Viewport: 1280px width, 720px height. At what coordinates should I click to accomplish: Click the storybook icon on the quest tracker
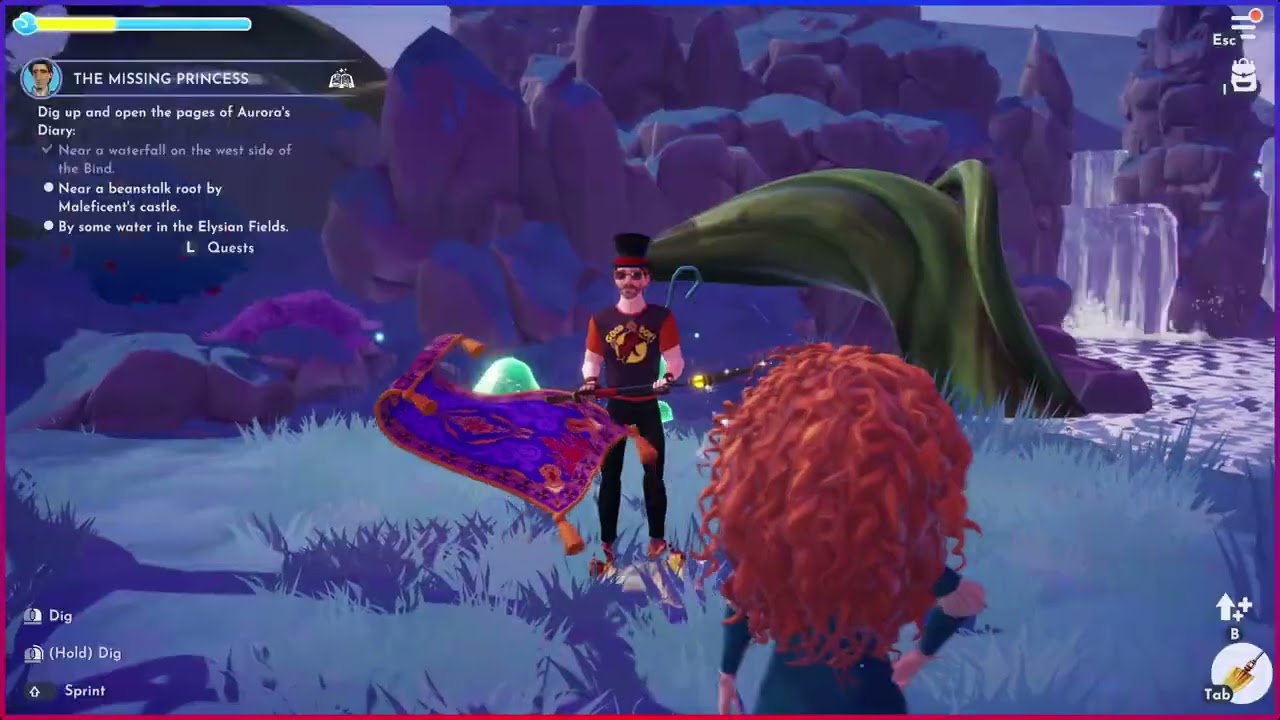click(x=341, y=79)
